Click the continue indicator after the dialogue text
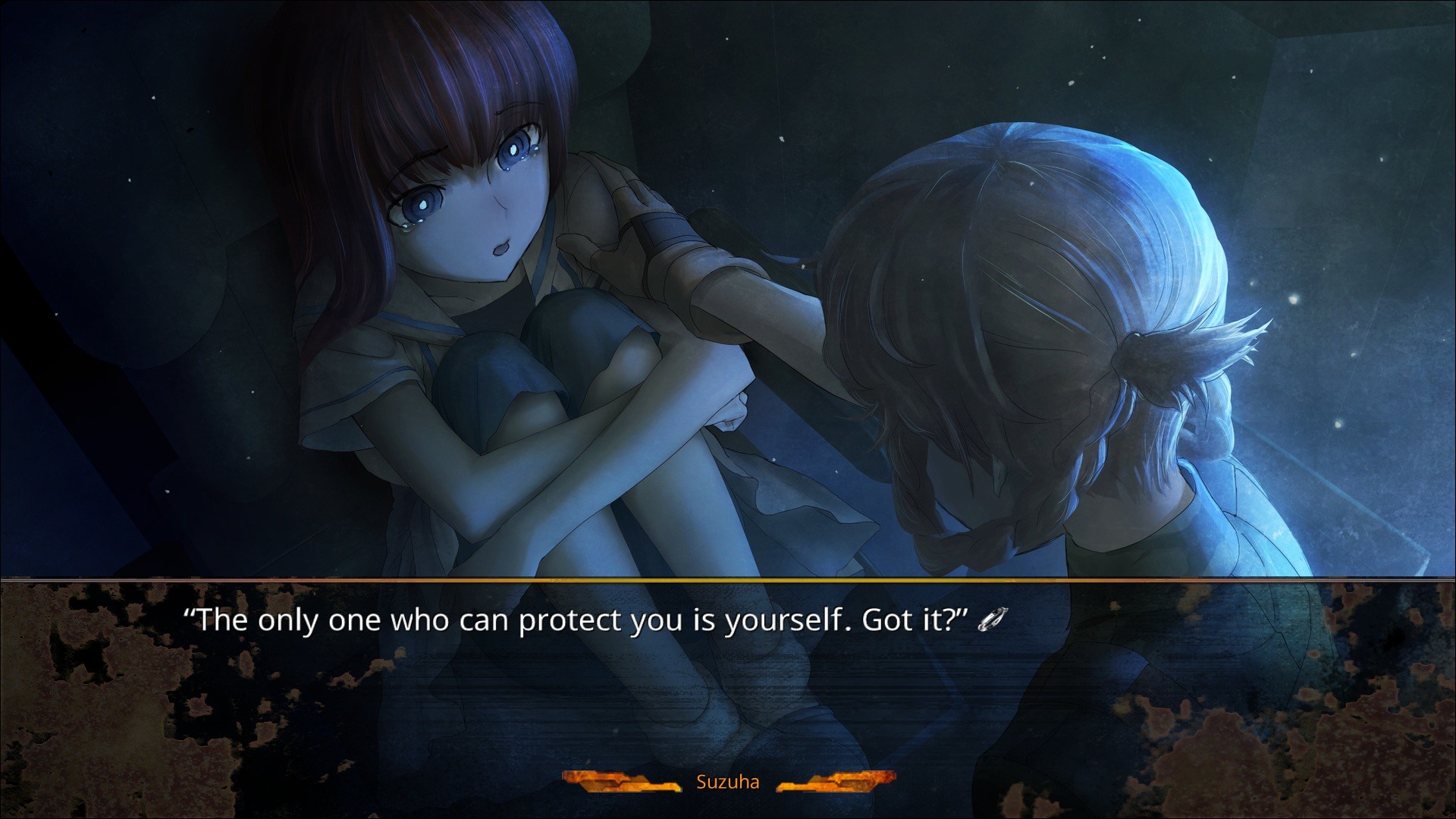This screenshot has width=1456, height=819. pos(993,621)
